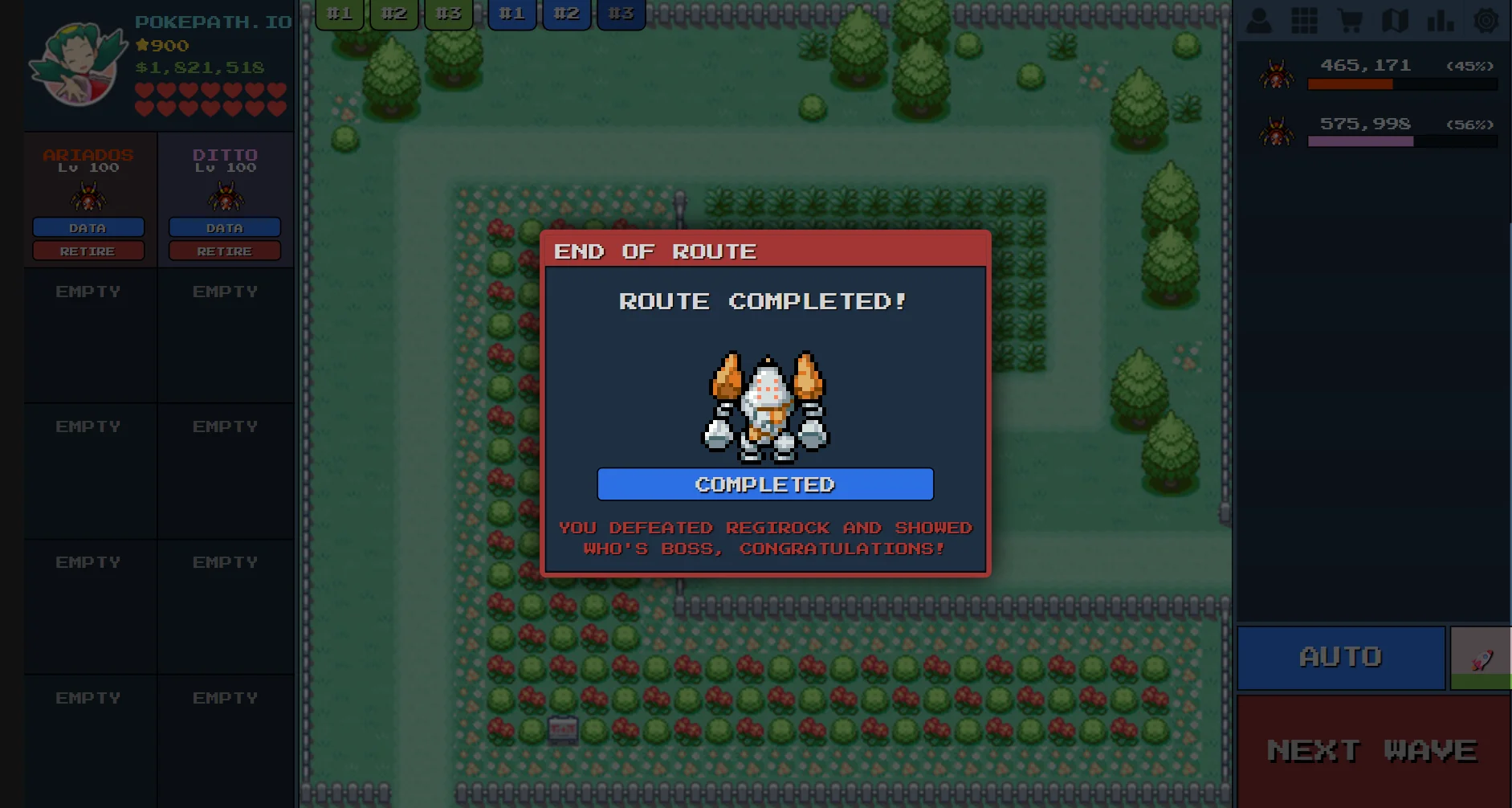The height and width of the screenshot is (808, 1512).
Task: Open the player profile icon
Action: [x=1258, y=20]
